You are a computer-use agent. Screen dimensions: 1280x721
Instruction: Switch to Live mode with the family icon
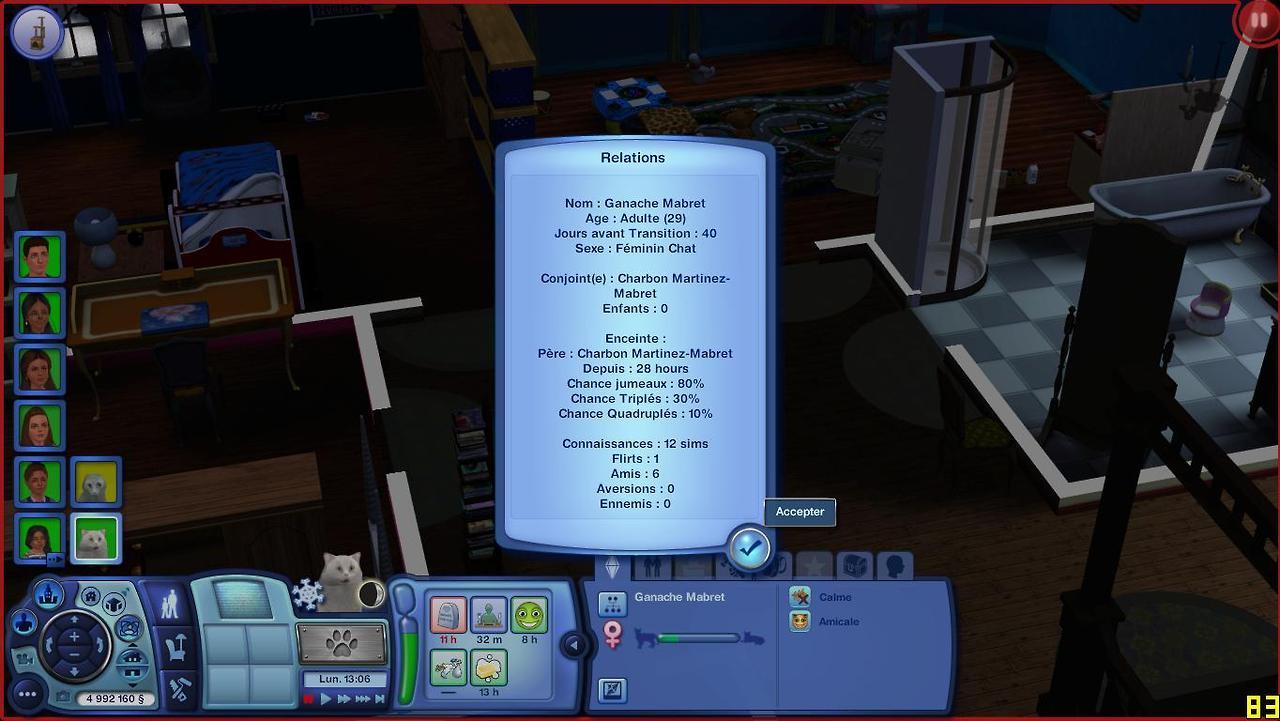click(x=170, y=605)
